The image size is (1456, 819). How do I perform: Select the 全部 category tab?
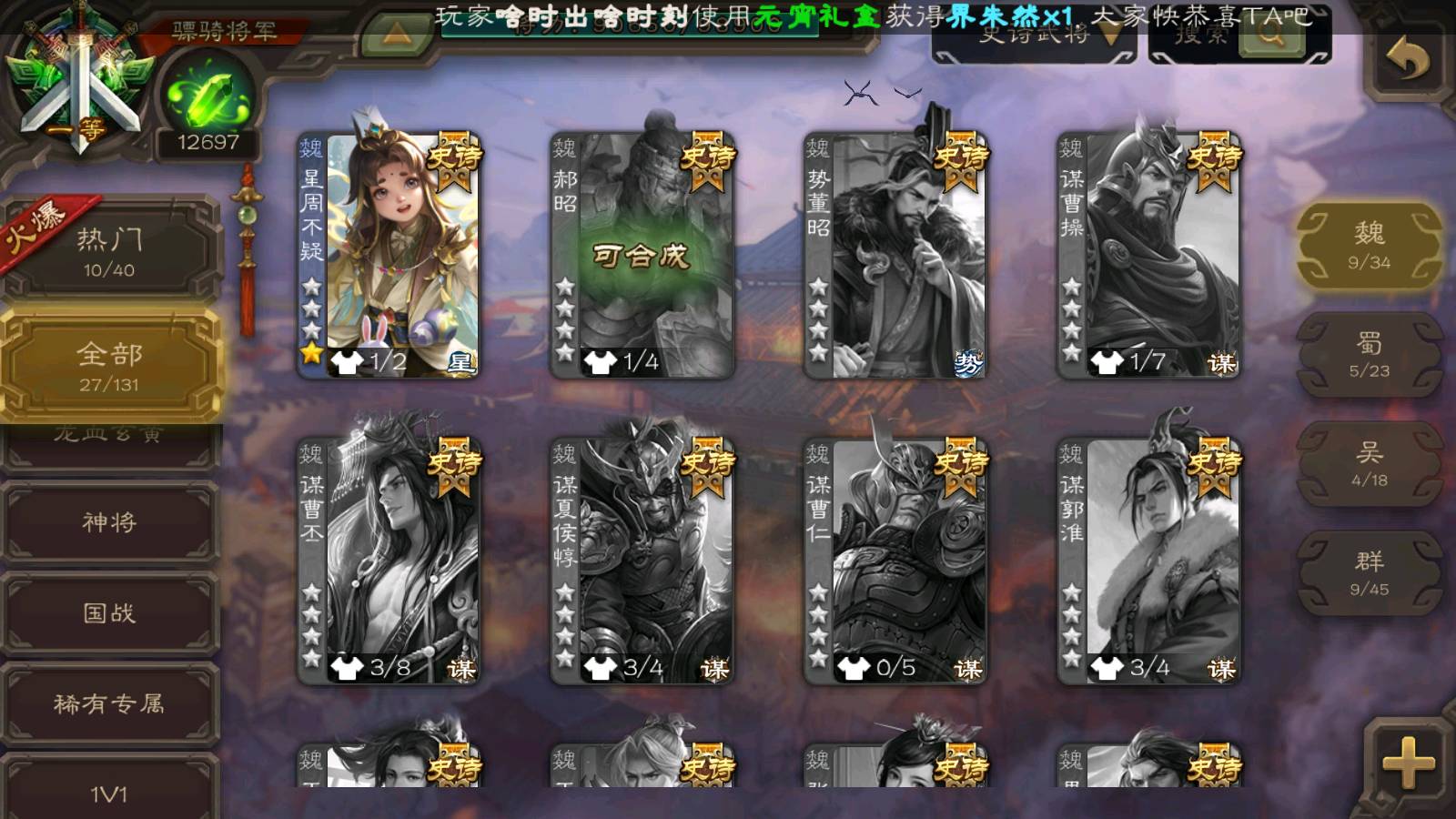click(x=109, y=366)
